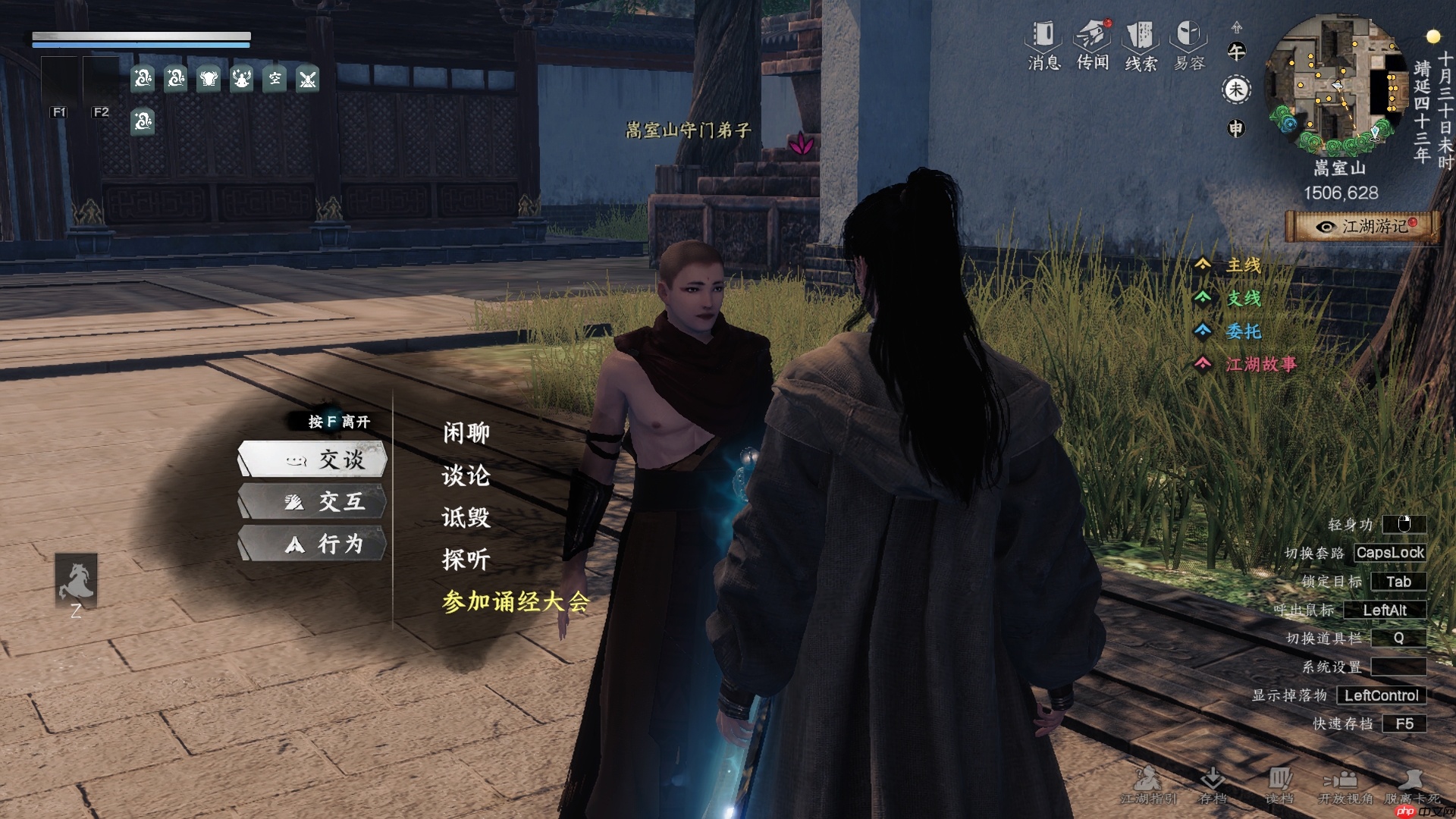Click the 存档 save game icon

point(1213,785)
